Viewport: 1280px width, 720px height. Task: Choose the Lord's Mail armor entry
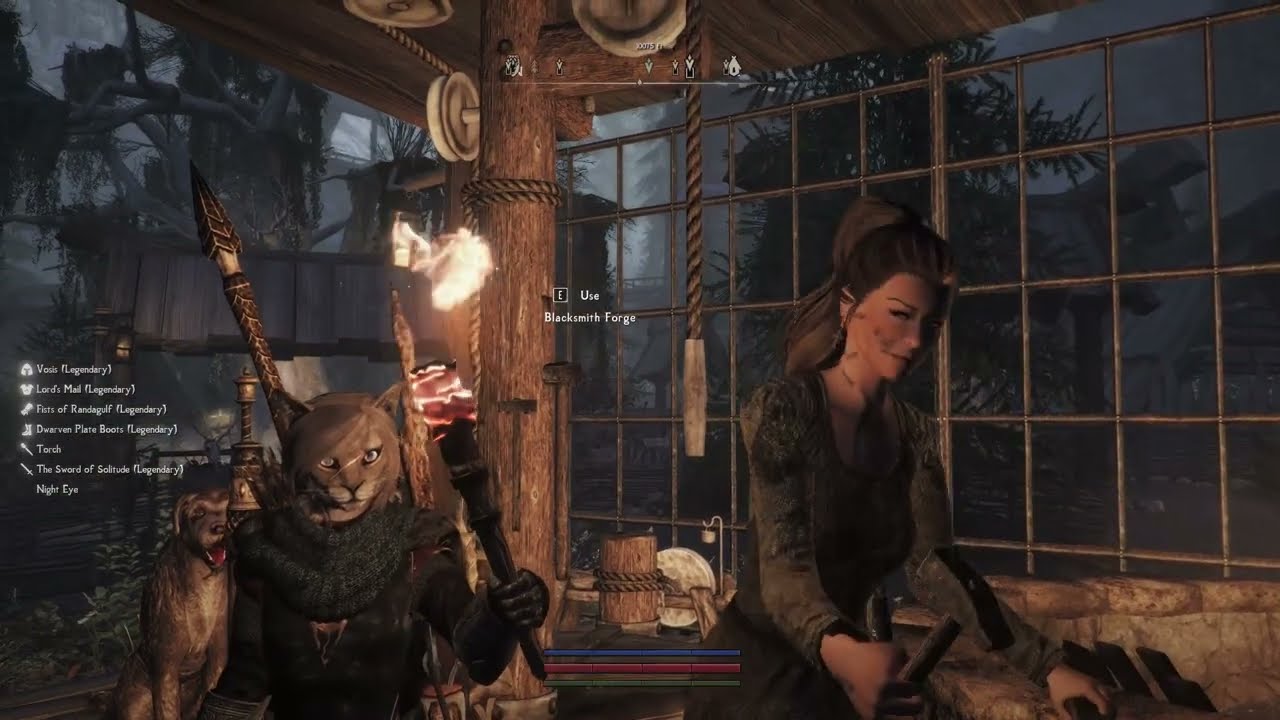coord(84,389)
